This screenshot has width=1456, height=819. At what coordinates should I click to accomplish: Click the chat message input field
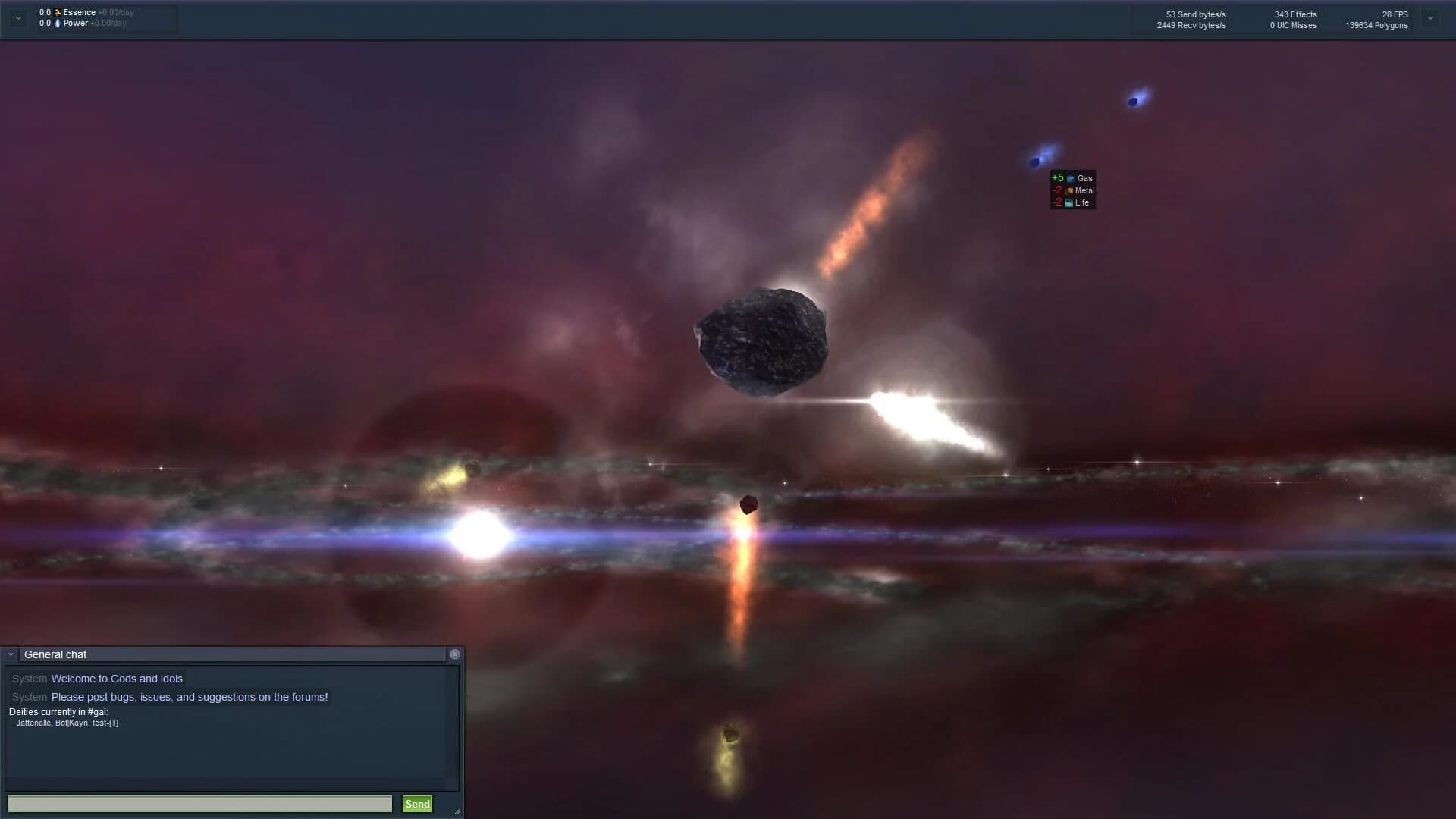point(199,804)
